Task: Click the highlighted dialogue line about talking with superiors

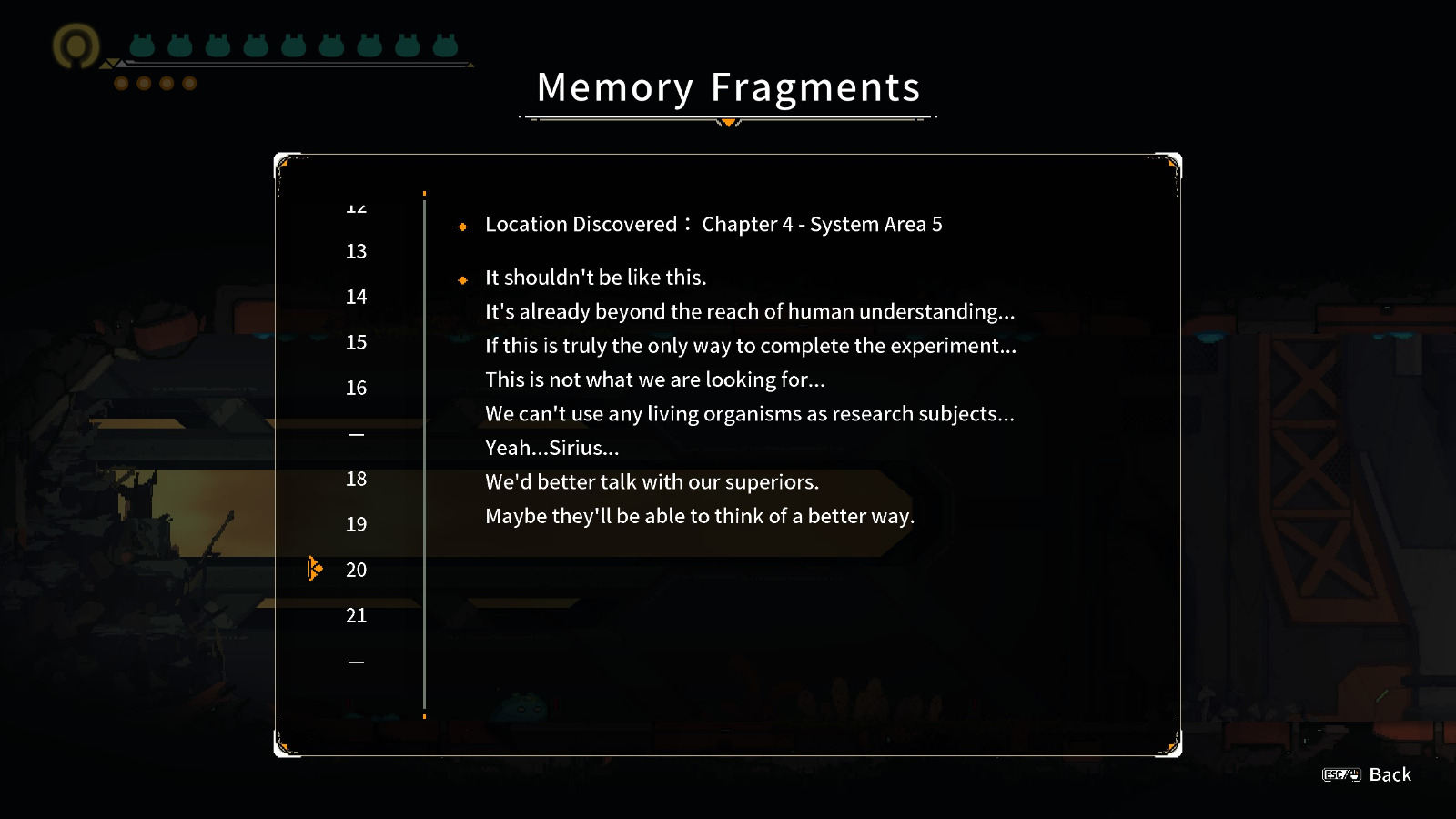Action: (x=652, y=482)
